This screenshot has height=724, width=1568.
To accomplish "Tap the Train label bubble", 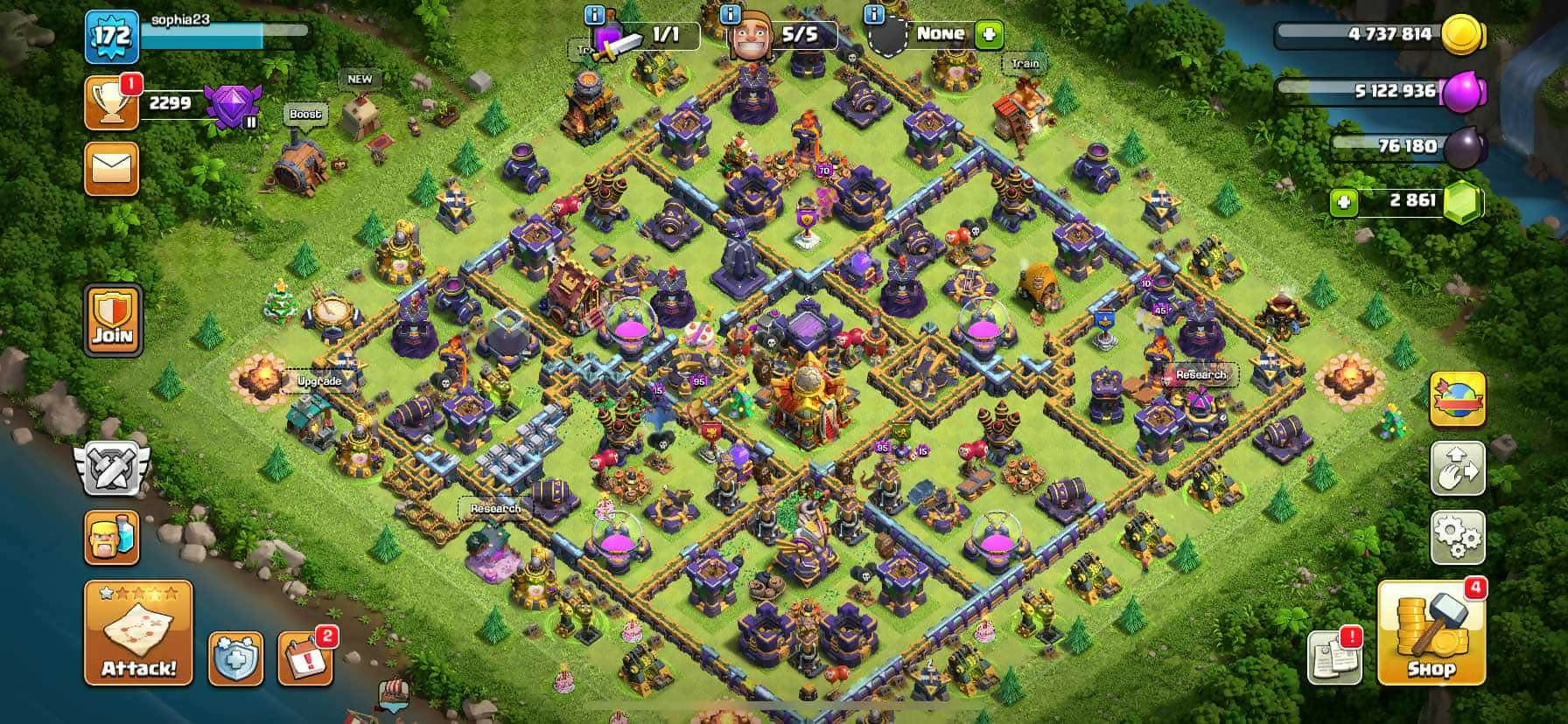I will [x=1025, y=64].
